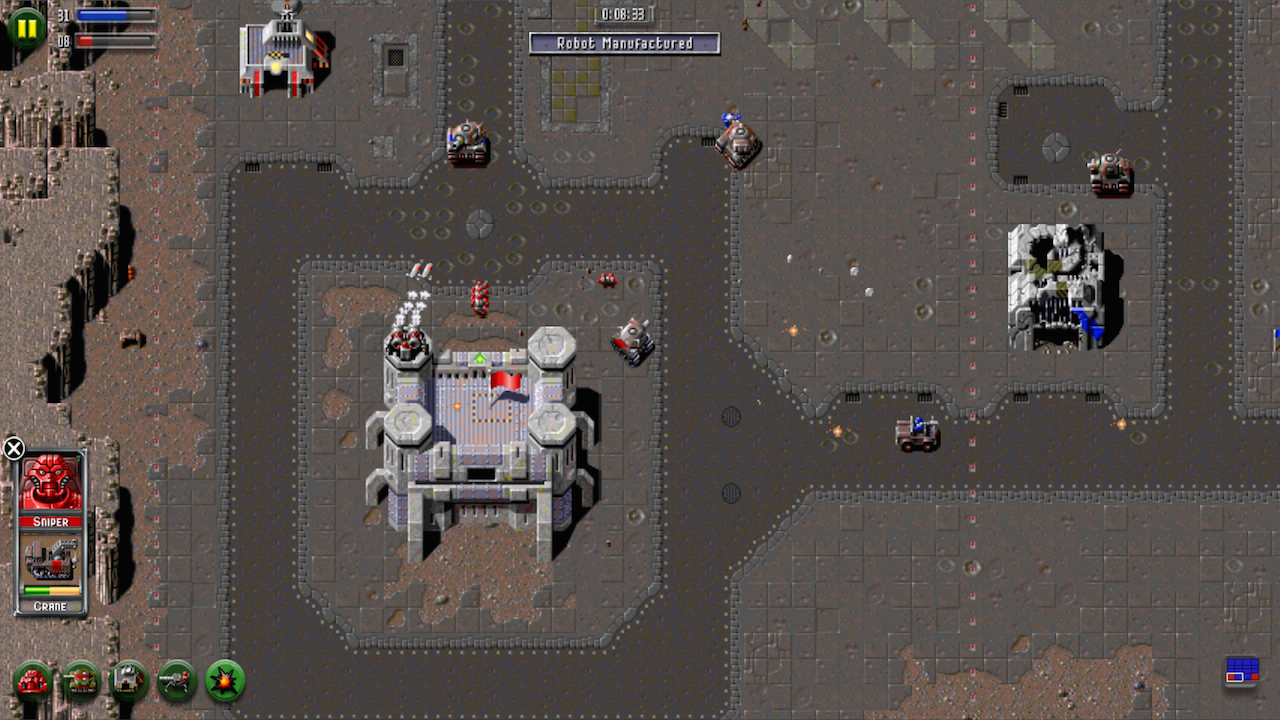Viewport: 1280px width, 720px height.
Task: Click the Sniper name label
Action: [50, 522]
